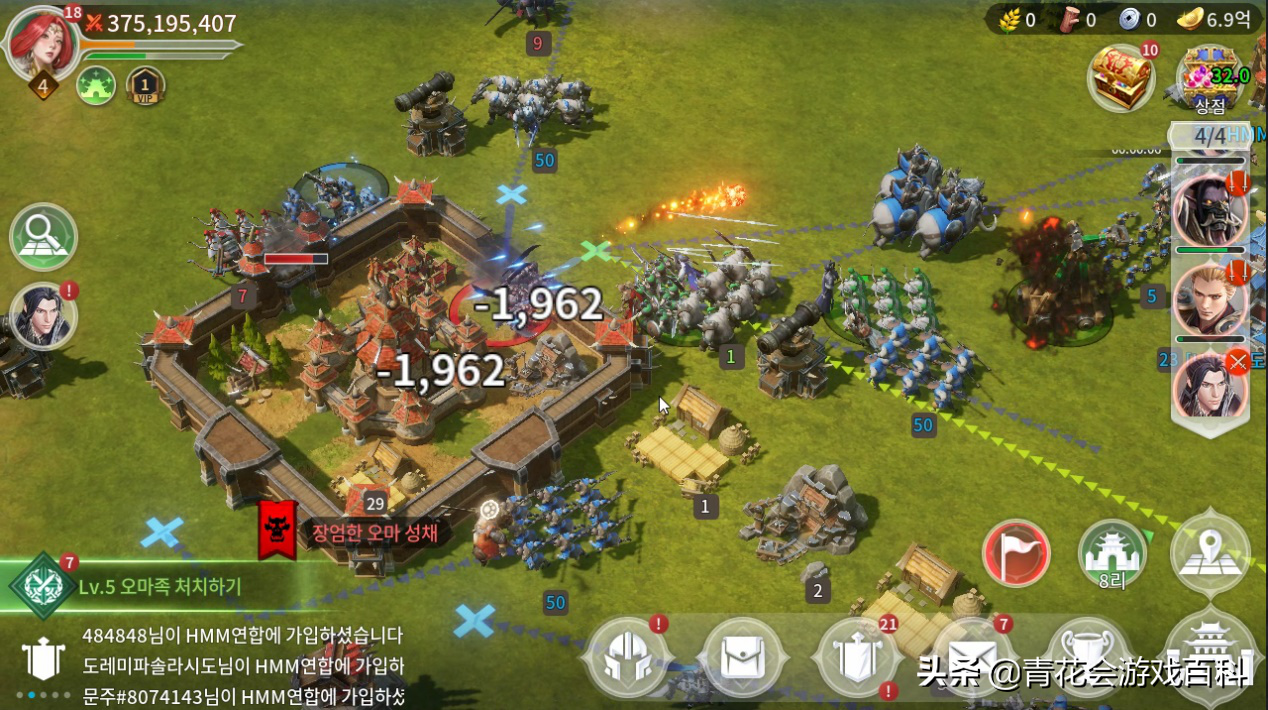This screenshot has height=710, width=1268.
Task: Open the VIP level badge
Action: pyautogui.click(x=145, y=86)
